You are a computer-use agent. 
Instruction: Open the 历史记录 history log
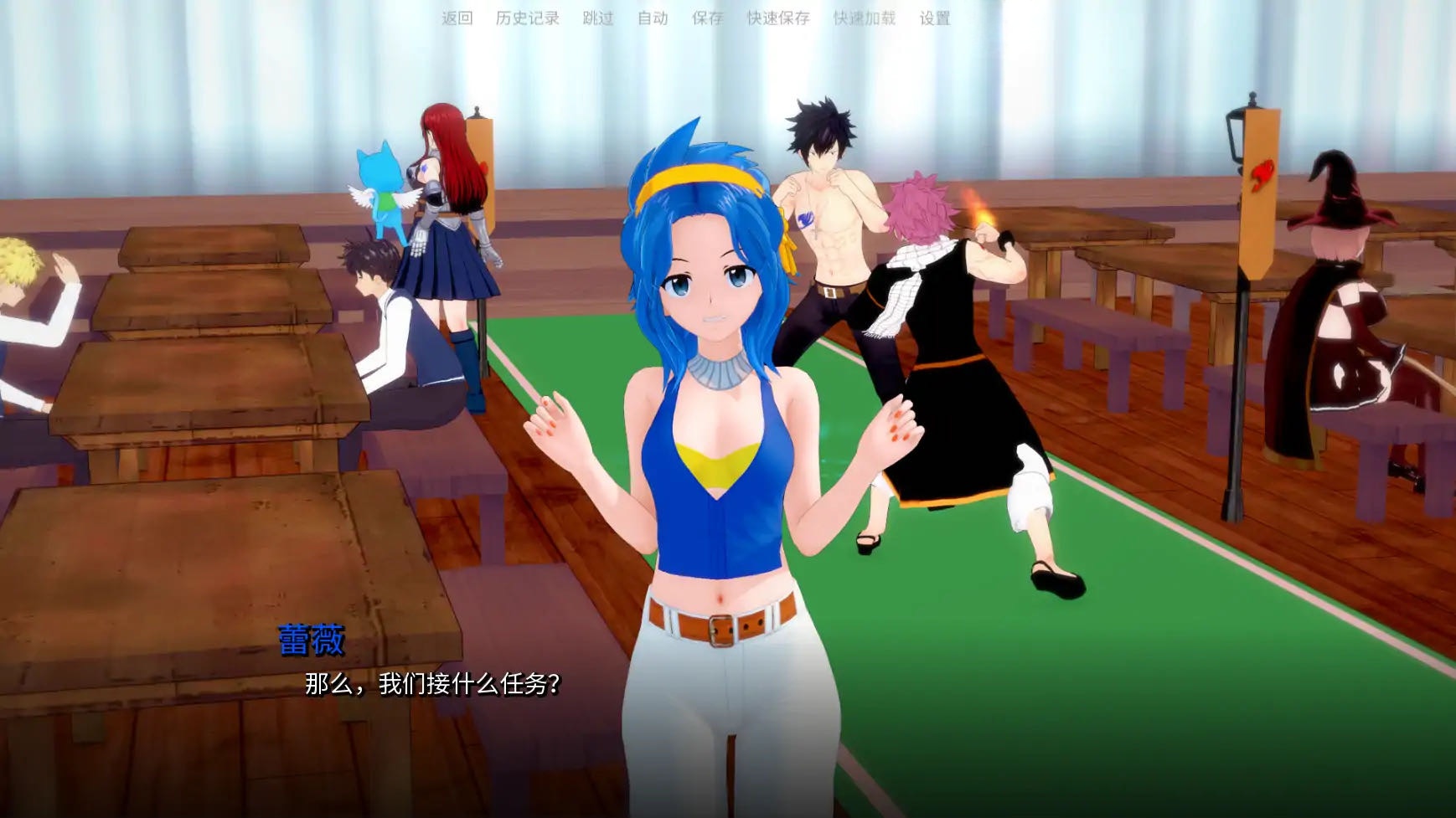click(x=527, y=18)
